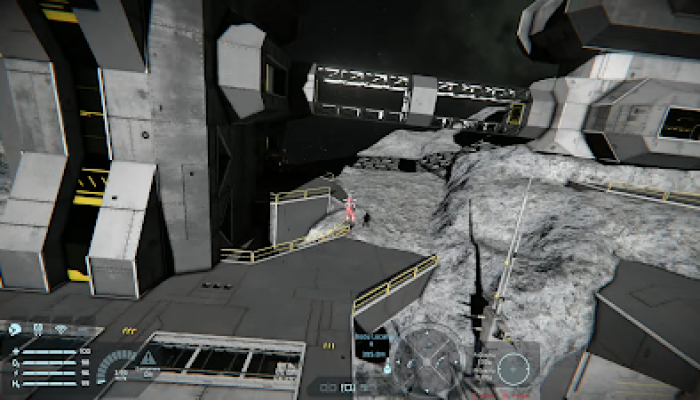Toggle the helmet status icon
The height and width of the screenshot is (400, 700).
pyautogui.click(x=38, y=329)
